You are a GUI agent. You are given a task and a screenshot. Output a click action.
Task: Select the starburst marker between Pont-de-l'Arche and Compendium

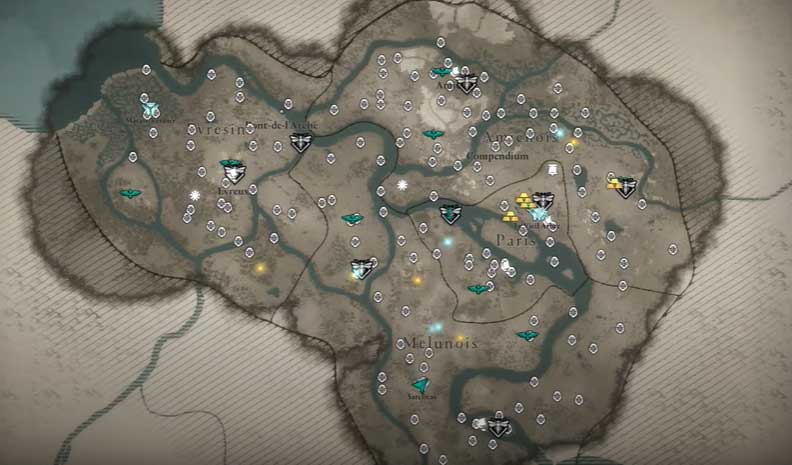point(402,186)
